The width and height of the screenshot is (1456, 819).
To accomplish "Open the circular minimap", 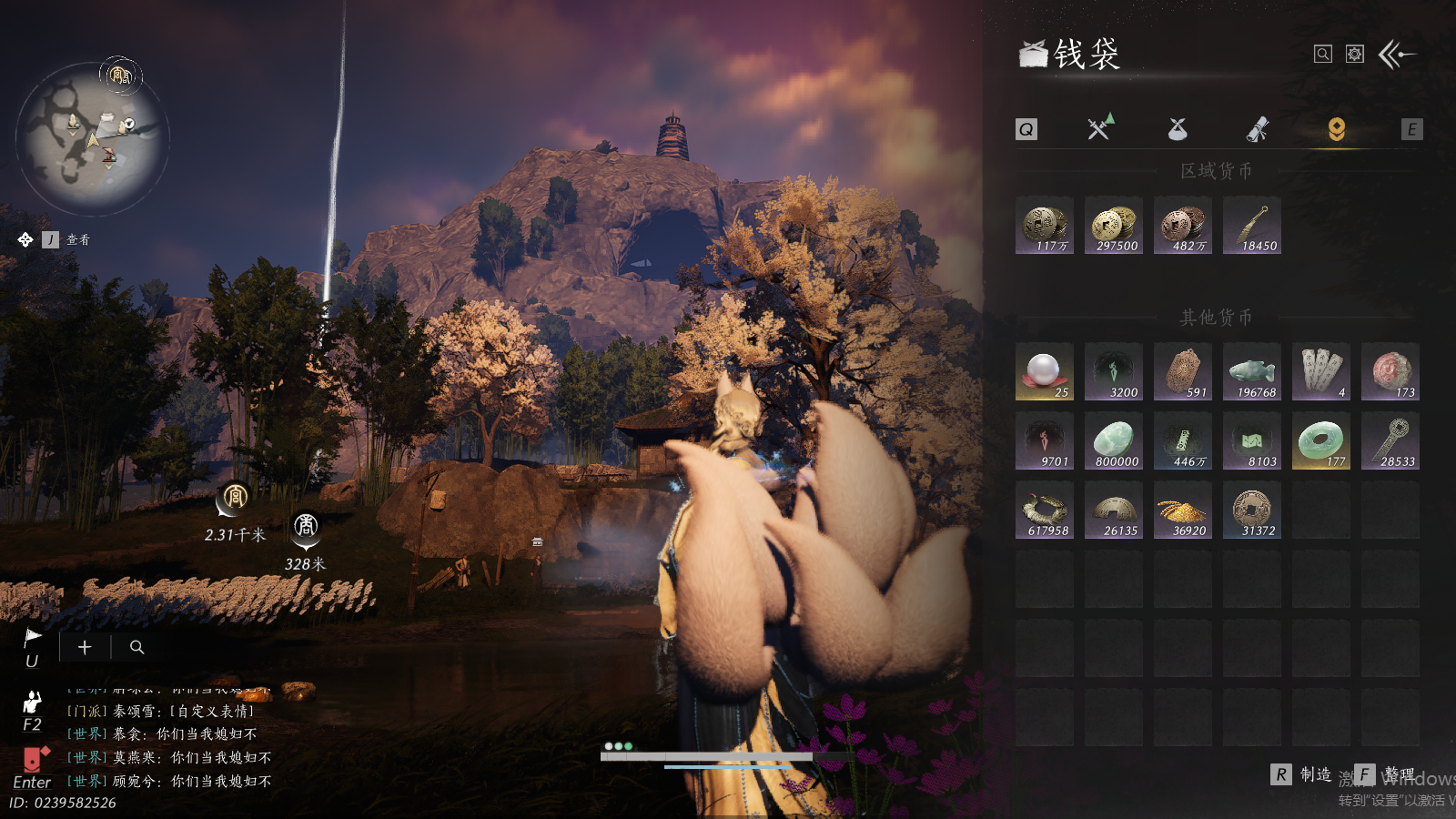I will click(x=92, y=139).
